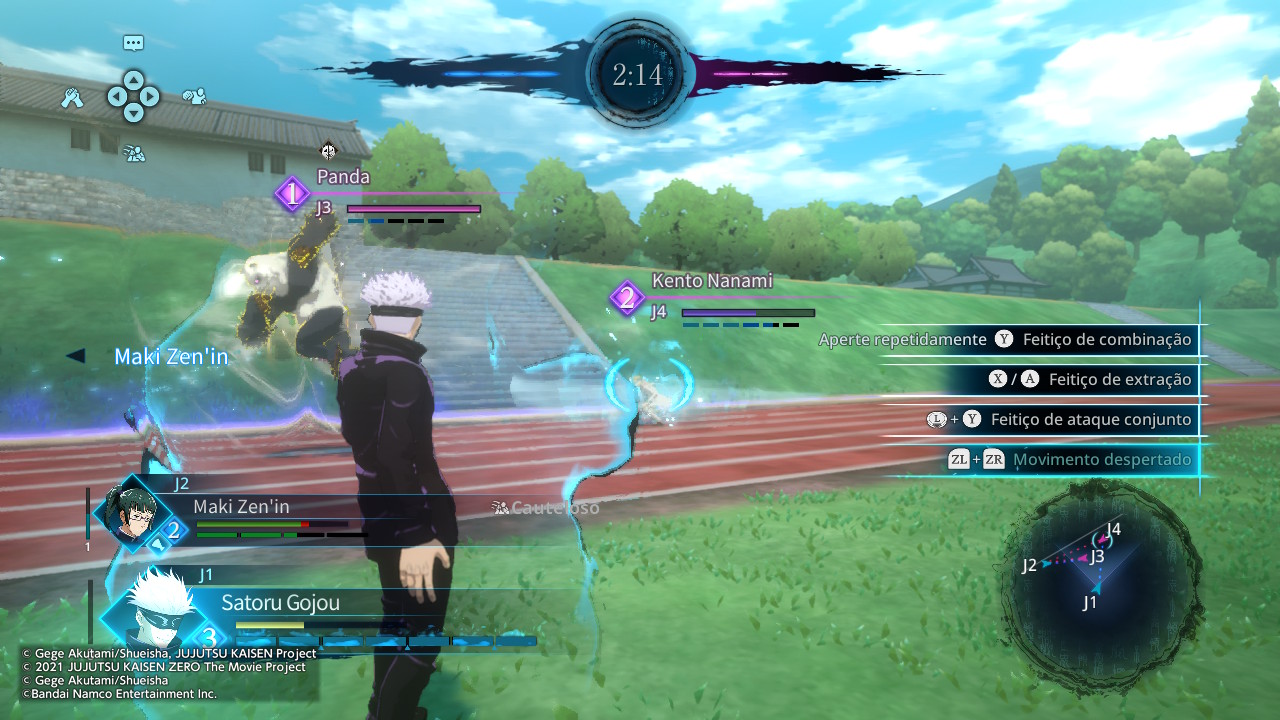This screenshot has height=720, width=1280.
Task: Select the clasped hands emote icon
Action: coord(71,98)
